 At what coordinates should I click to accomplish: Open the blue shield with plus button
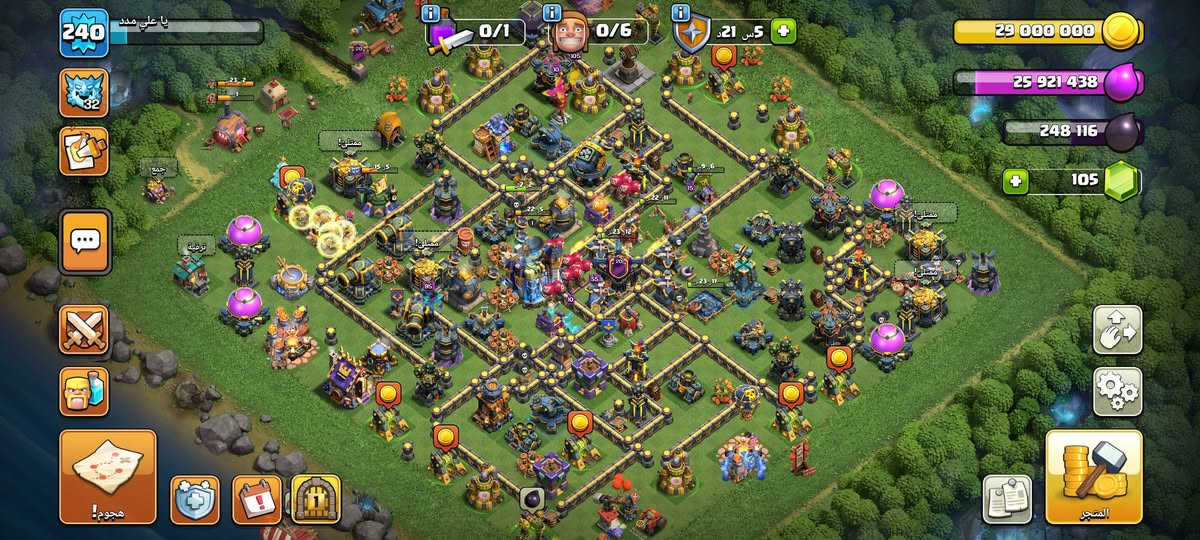[195, 499]
